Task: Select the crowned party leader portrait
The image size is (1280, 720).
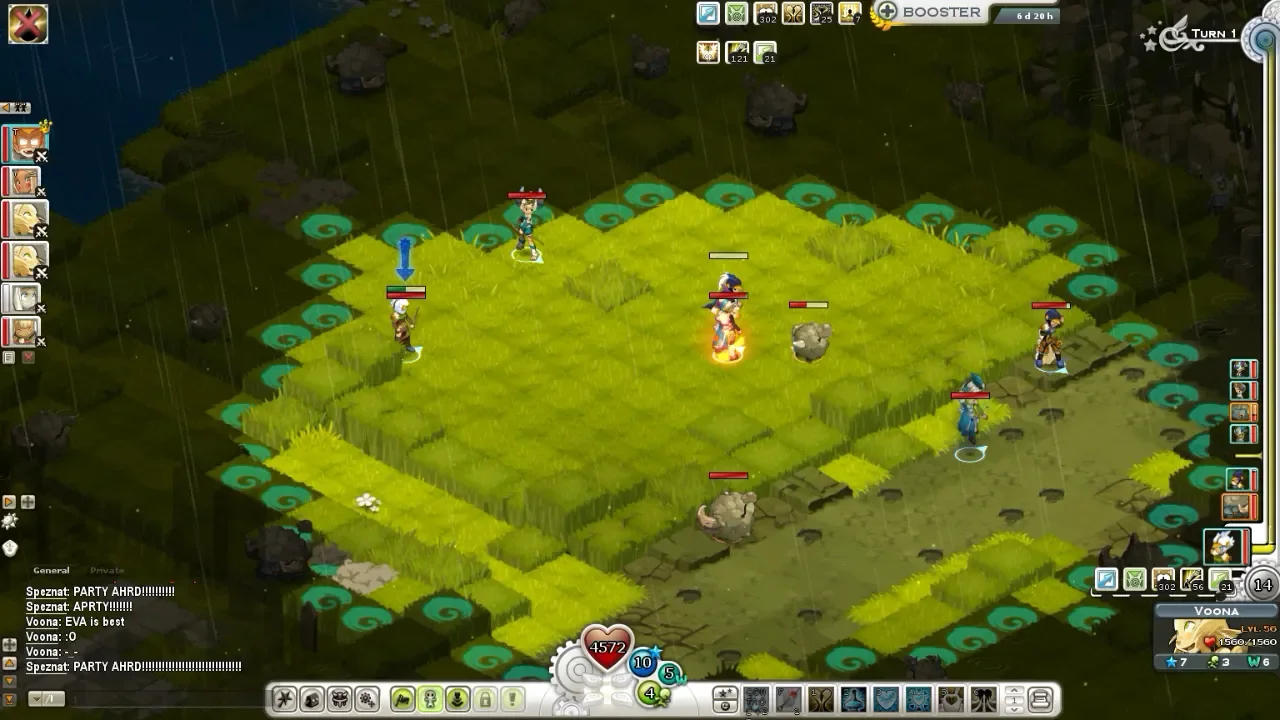Action: pos(25,145)
